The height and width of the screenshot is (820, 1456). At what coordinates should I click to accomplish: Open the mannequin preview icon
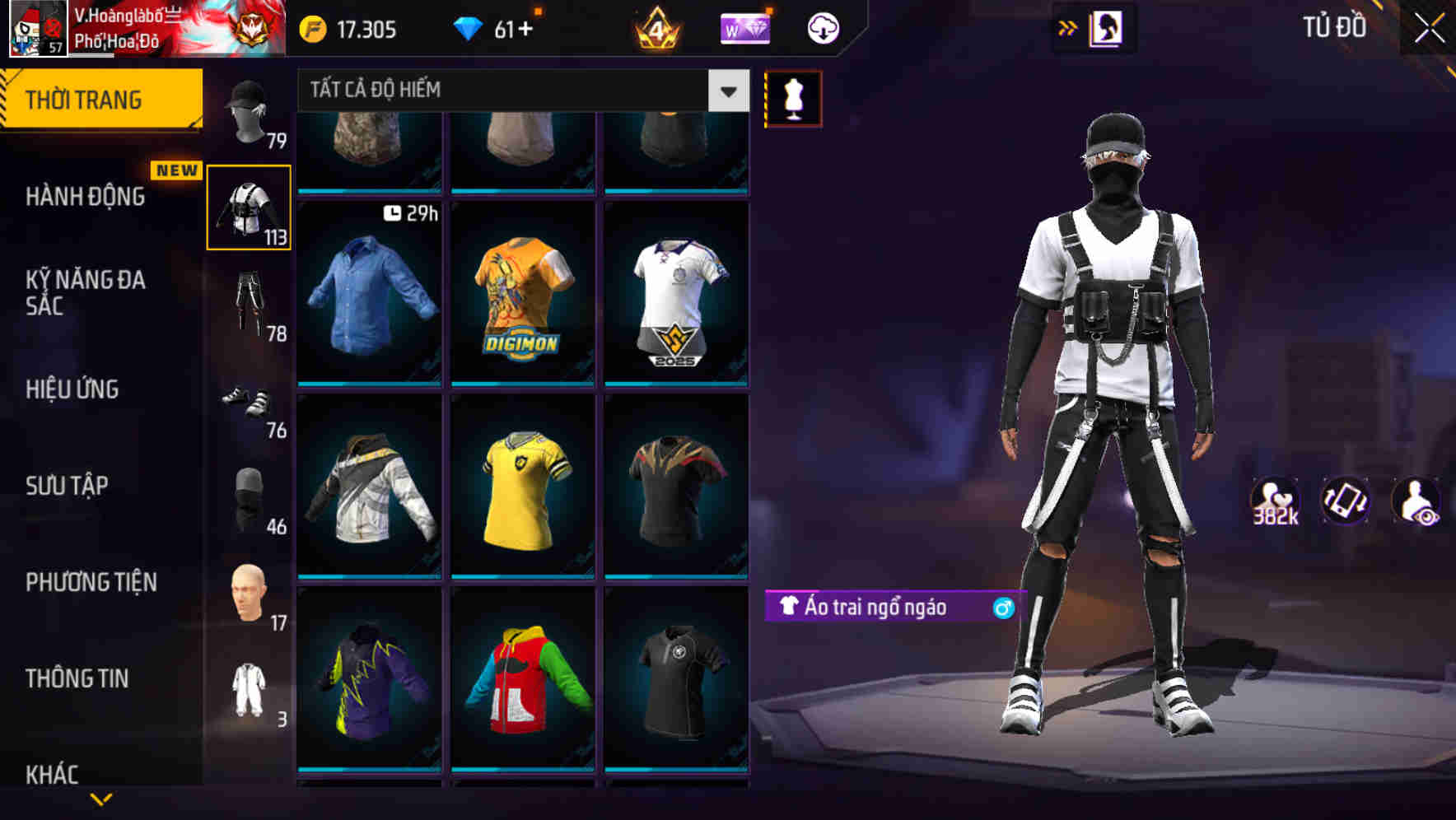click(x=792, y=97)
